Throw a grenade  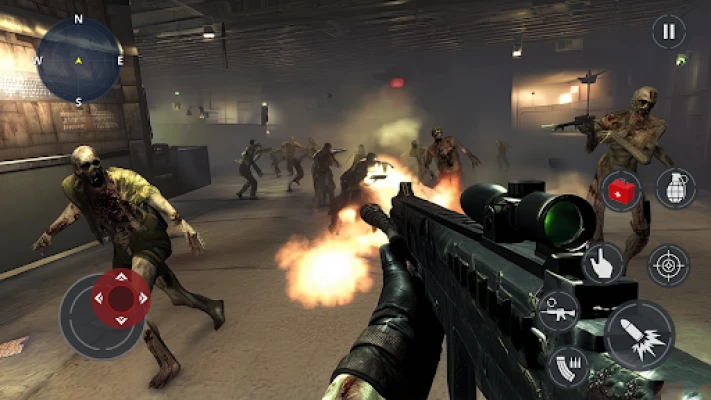(x=676, y=188)
